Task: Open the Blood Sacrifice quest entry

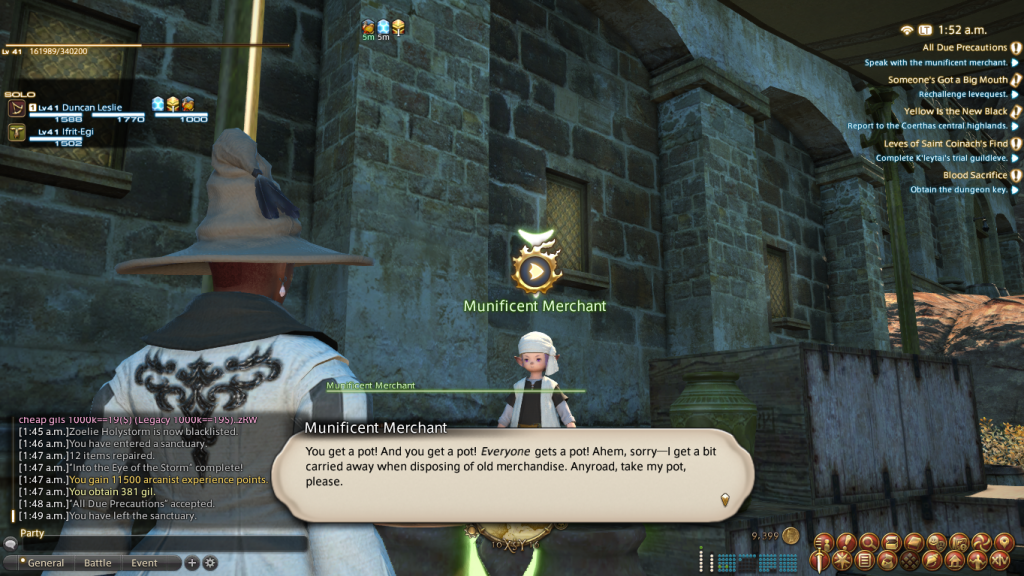Action: click(x=974, y=176)
